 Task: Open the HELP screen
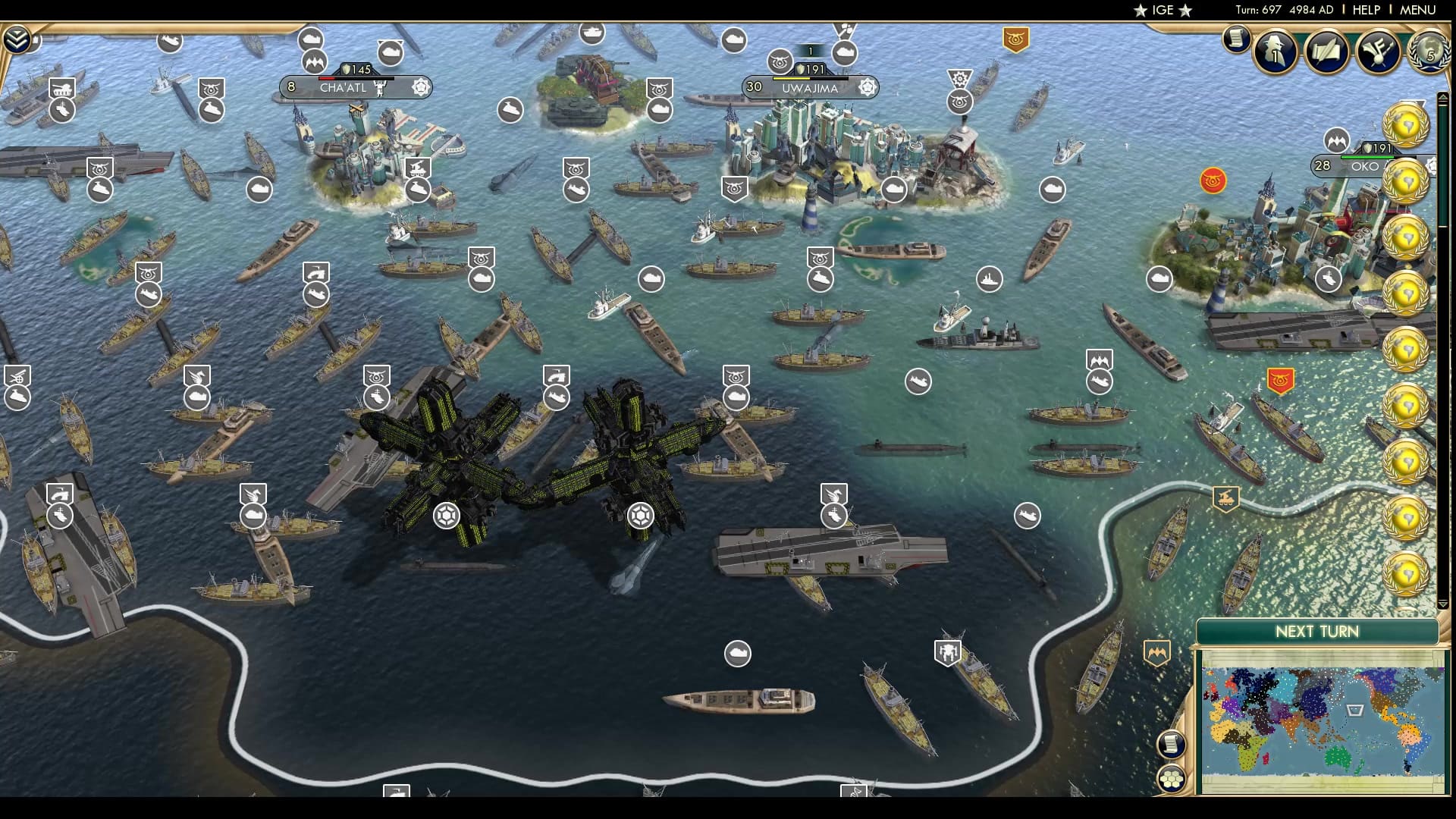pyautogui.click(x=1365, y=10)
